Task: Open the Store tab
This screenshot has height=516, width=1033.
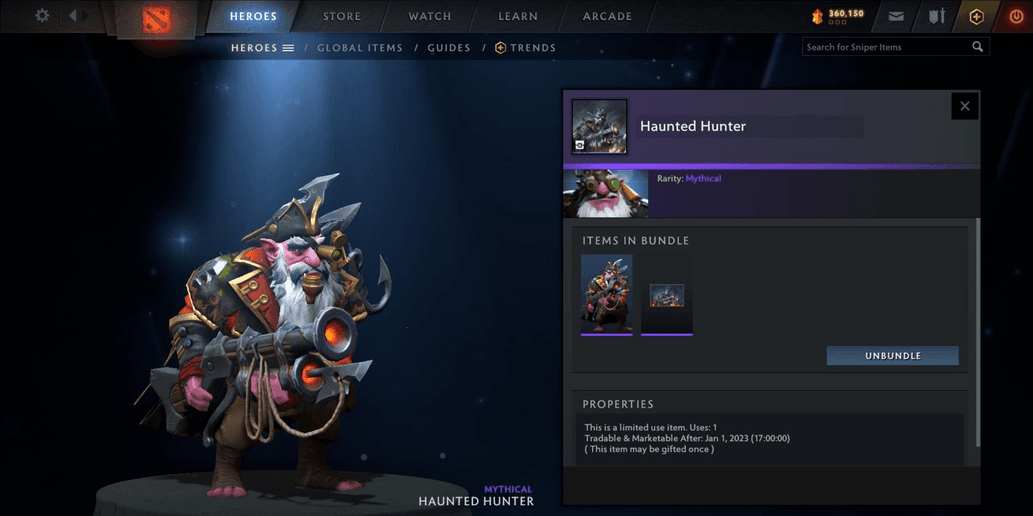Action: click(x=342, y=16)
